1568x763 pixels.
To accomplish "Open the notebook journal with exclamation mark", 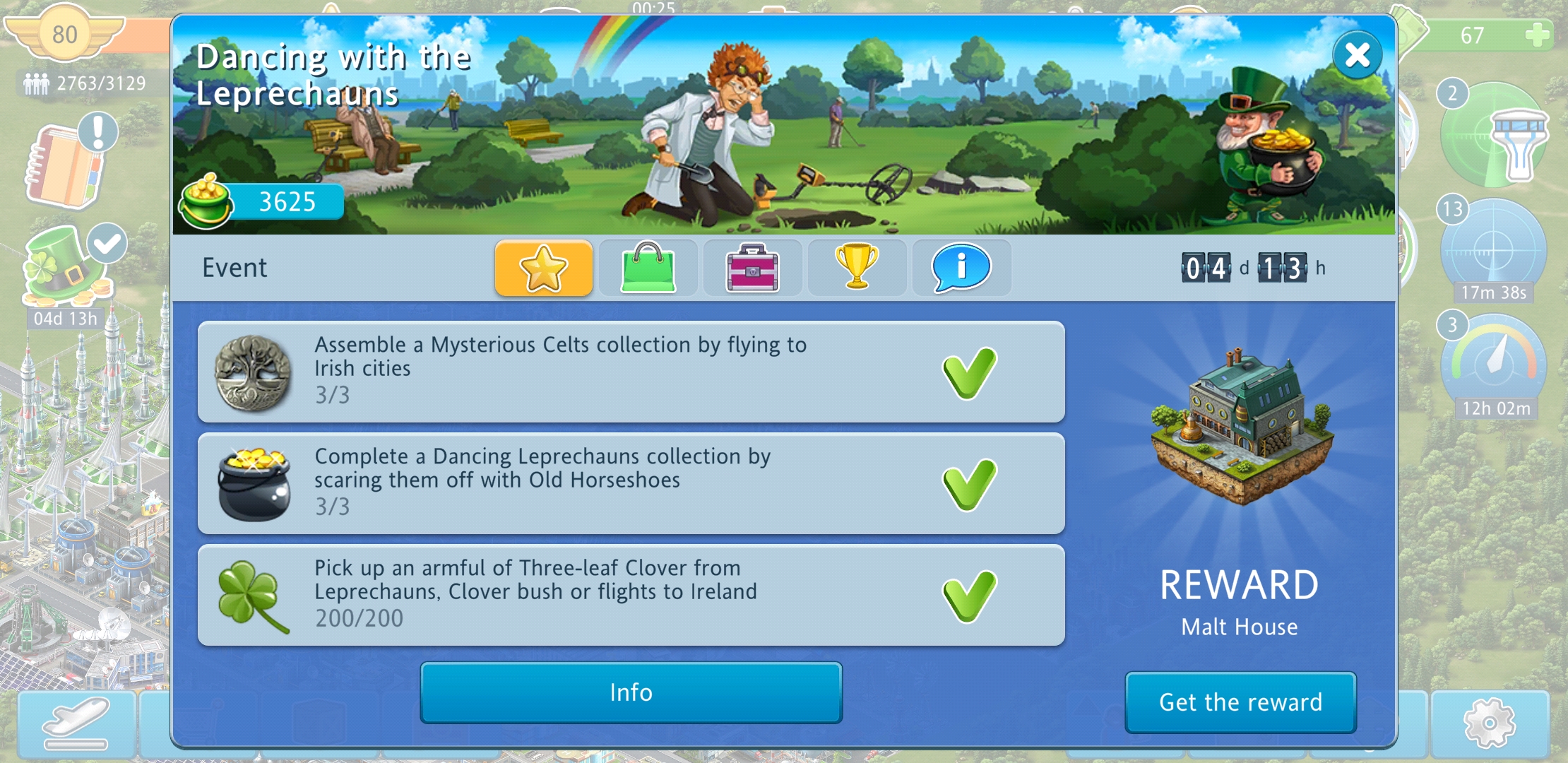I will pyautogui.click(x=69, y=163).
